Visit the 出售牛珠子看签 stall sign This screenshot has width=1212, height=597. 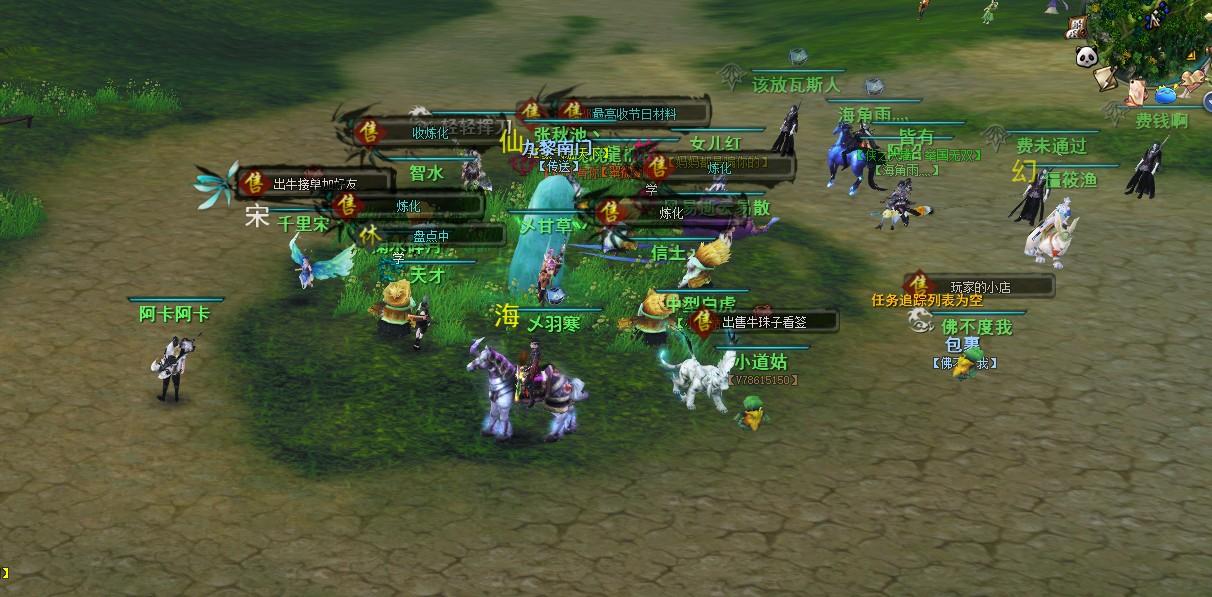(x=763, y=322)
